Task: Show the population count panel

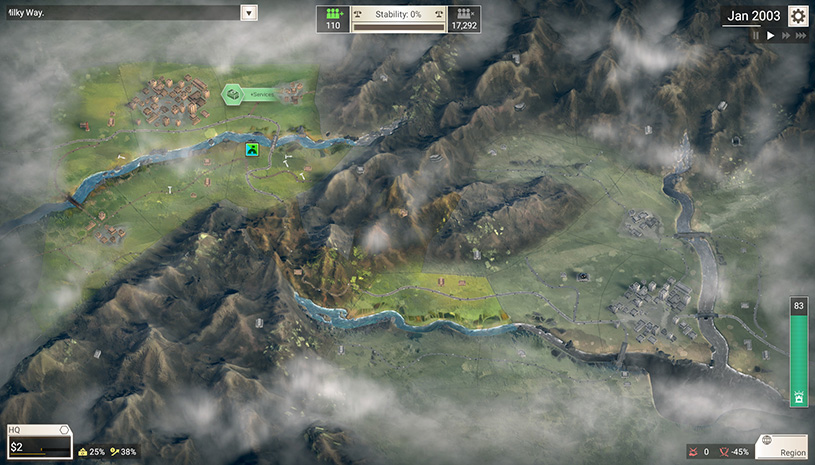Action: click(464, 19)
